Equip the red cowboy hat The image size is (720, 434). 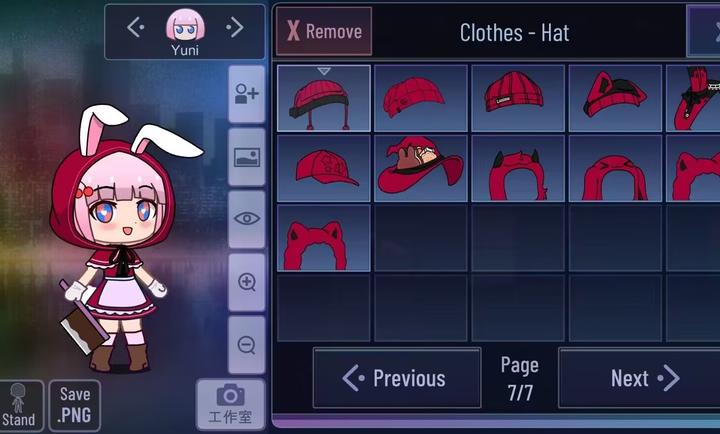click(x=420, y=168)
